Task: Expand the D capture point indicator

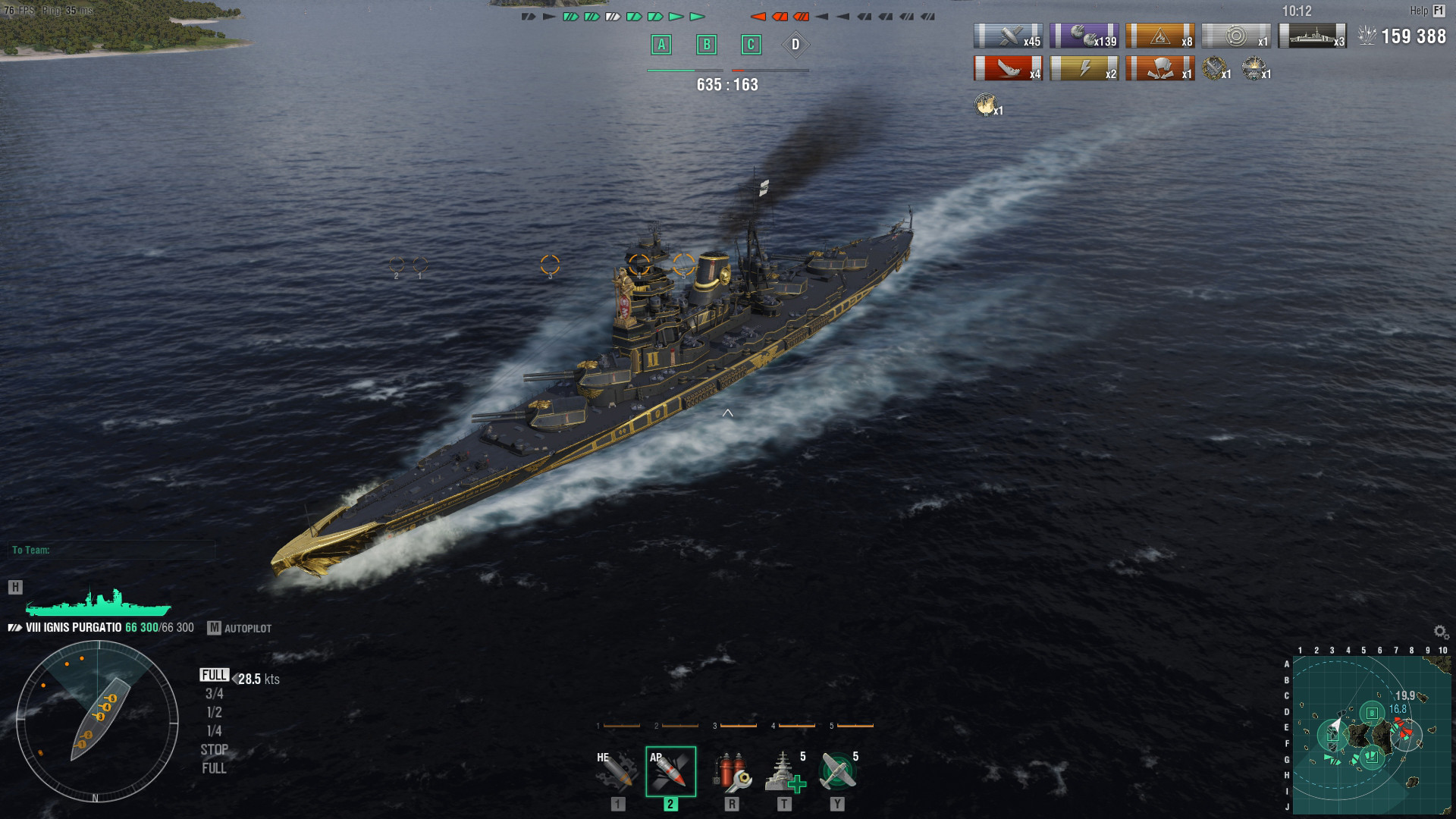Action: (x=795, y=45)
